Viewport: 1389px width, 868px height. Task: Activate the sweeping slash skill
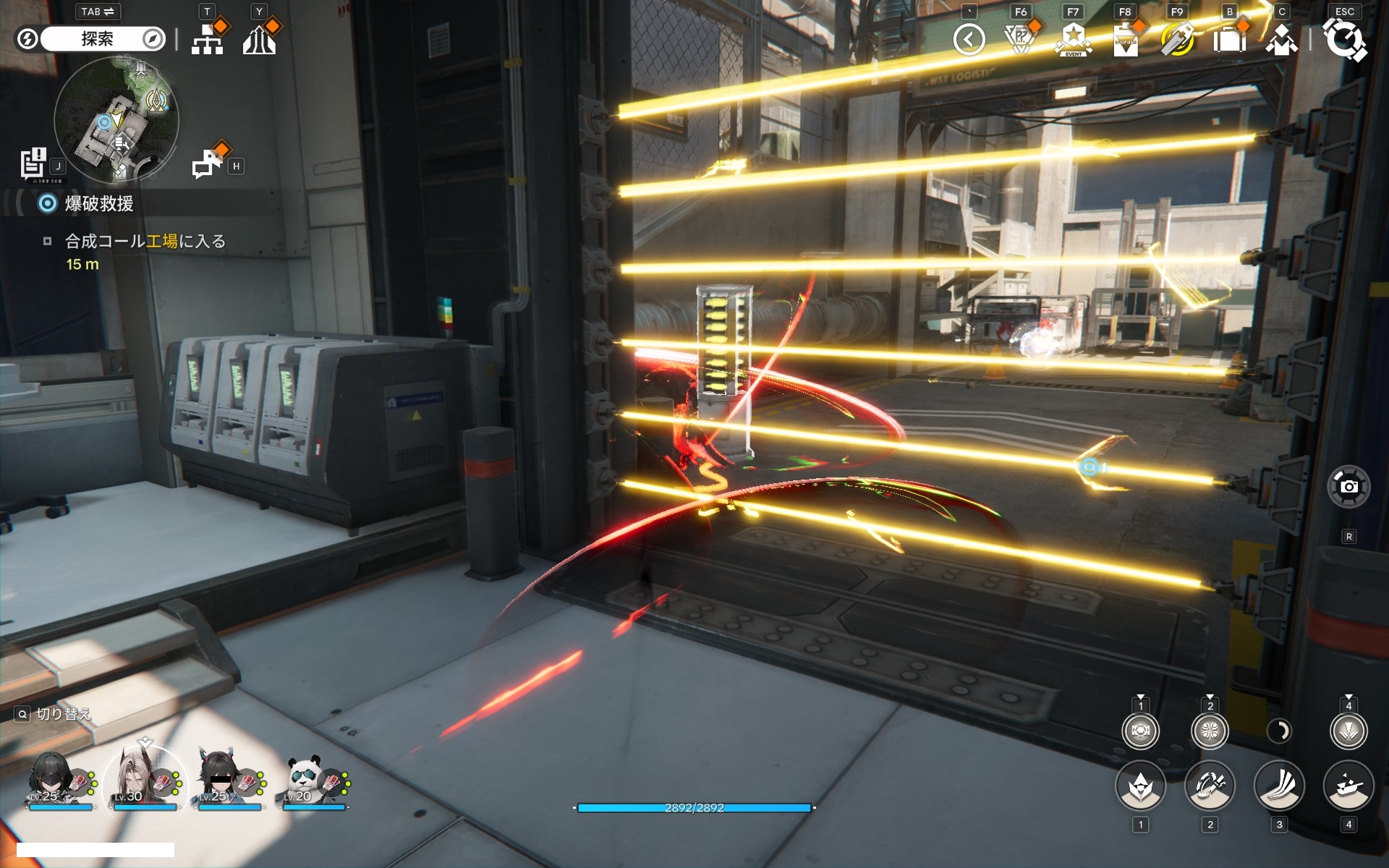(x=1279, y=786)
